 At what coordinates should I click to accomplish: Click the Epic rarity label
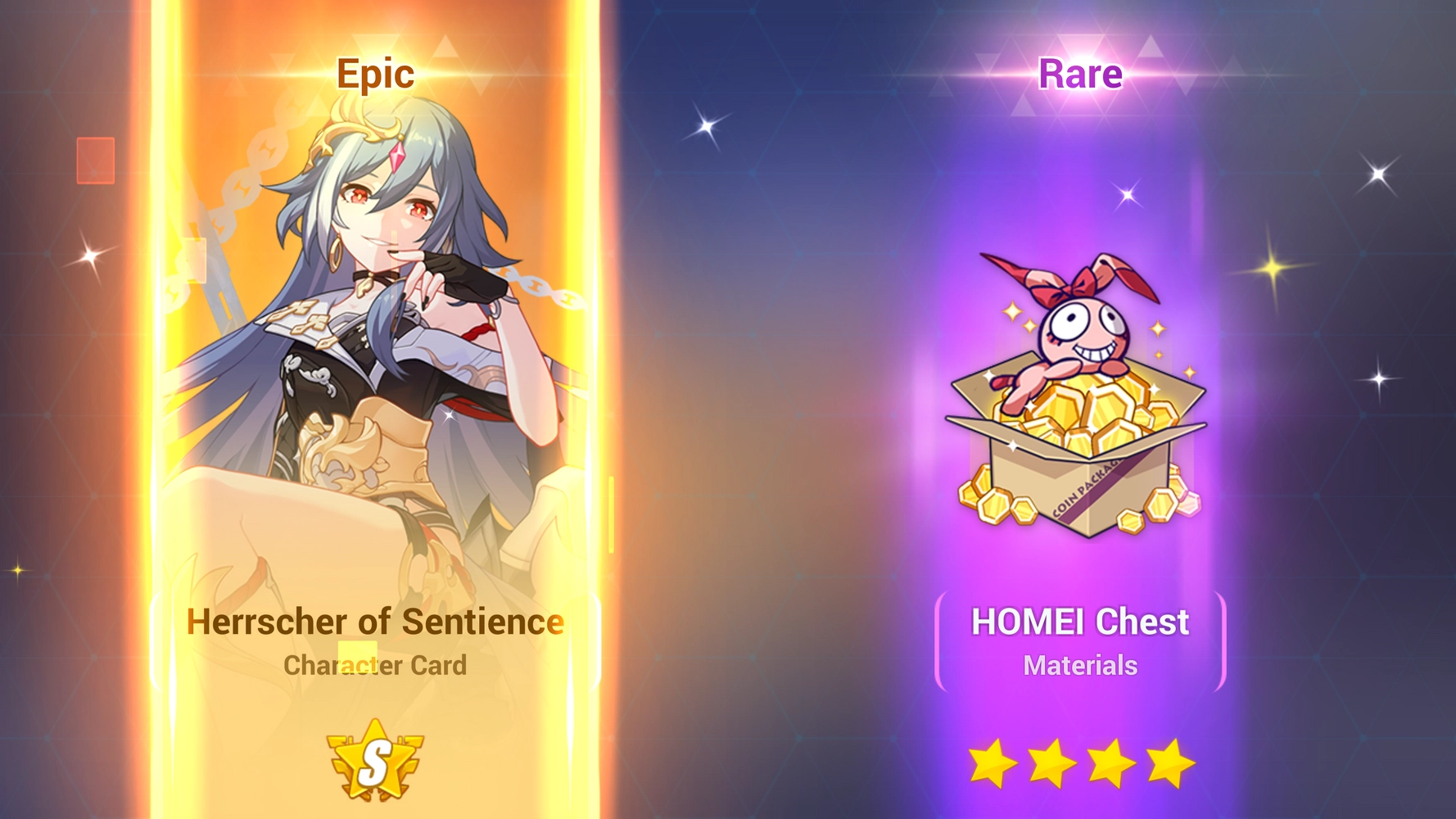pyautogui.click(x=374, y=75)
